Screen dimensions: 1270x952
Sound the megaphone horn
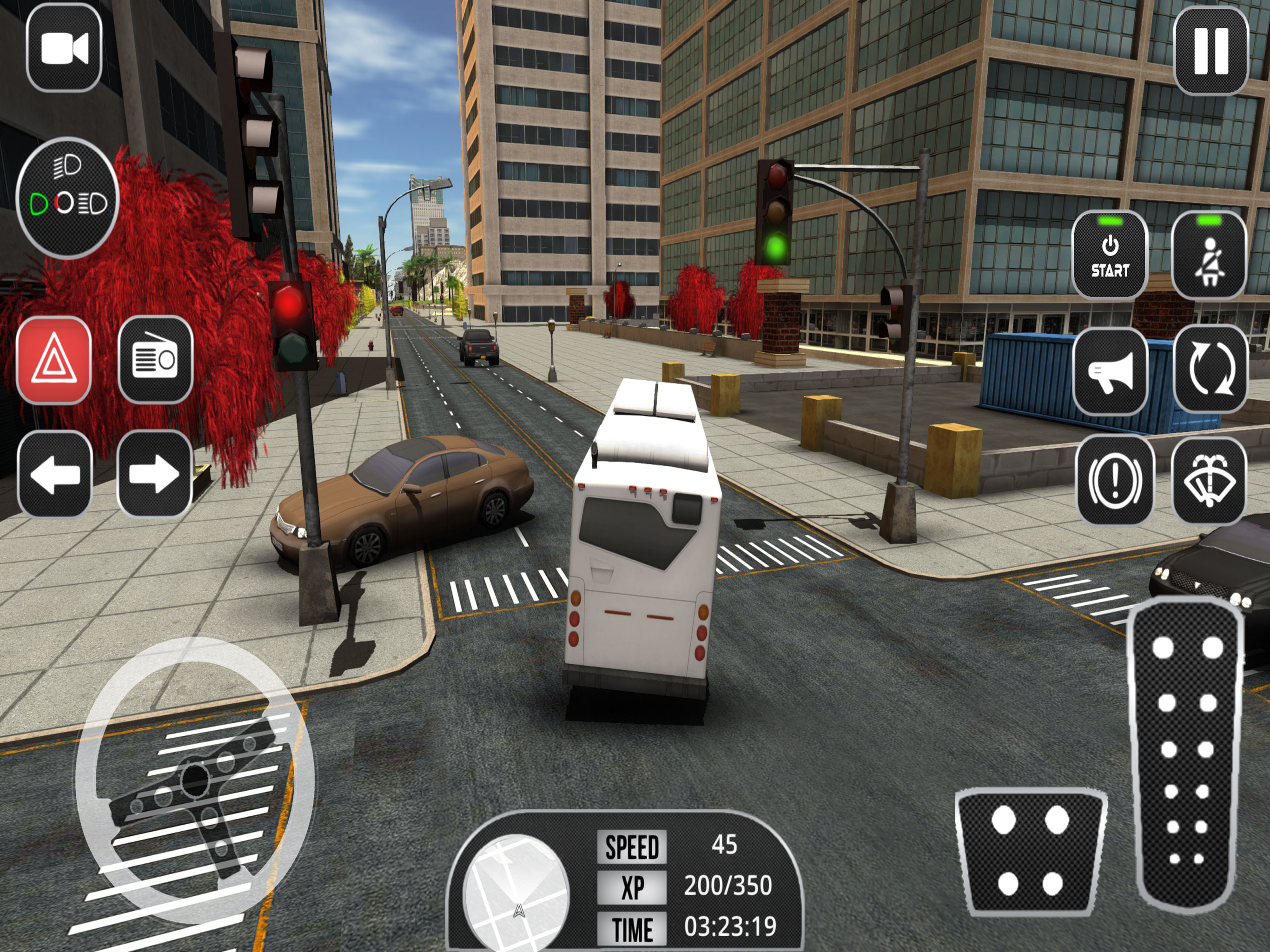(1111, 371)
